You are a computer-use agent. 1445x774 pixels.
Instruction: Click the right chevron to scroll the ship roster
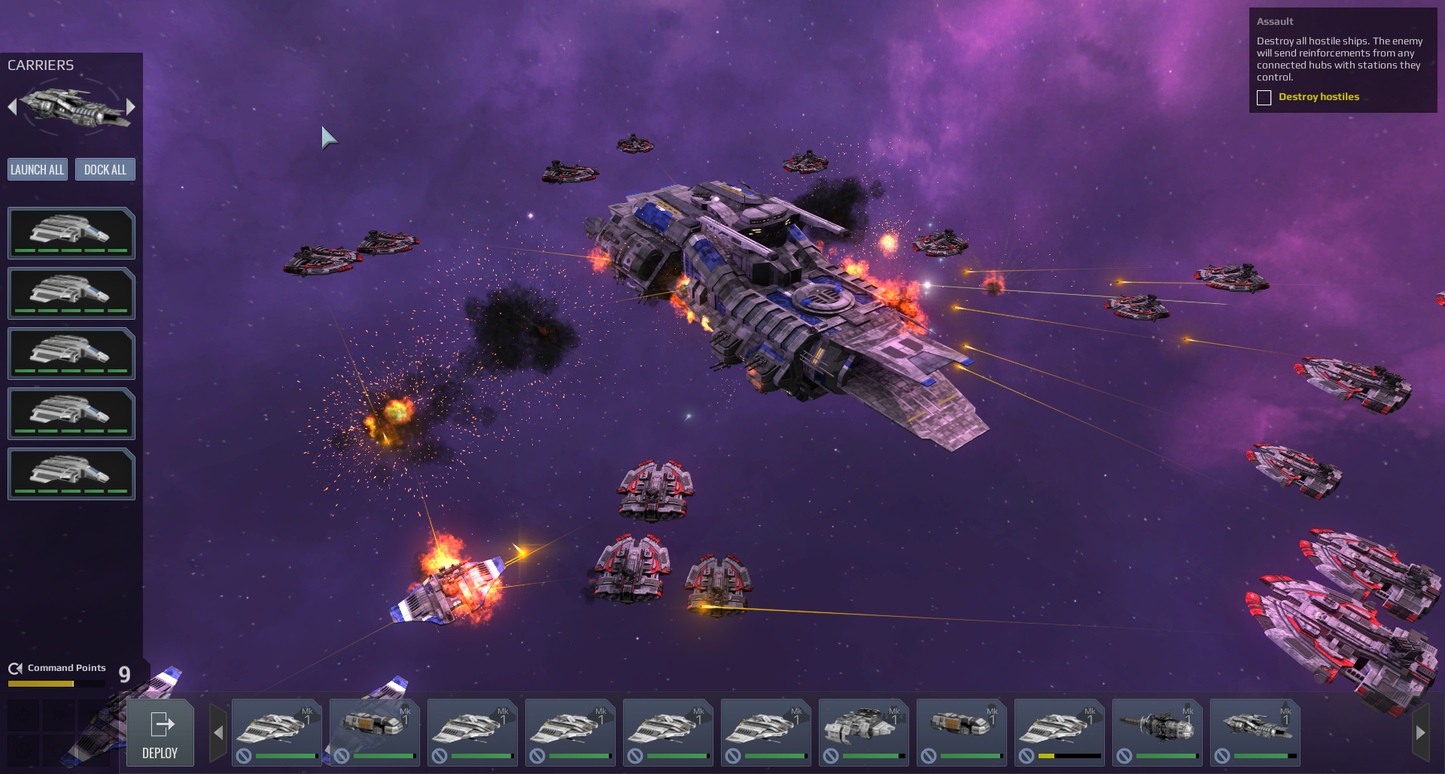click(1421, 732)
